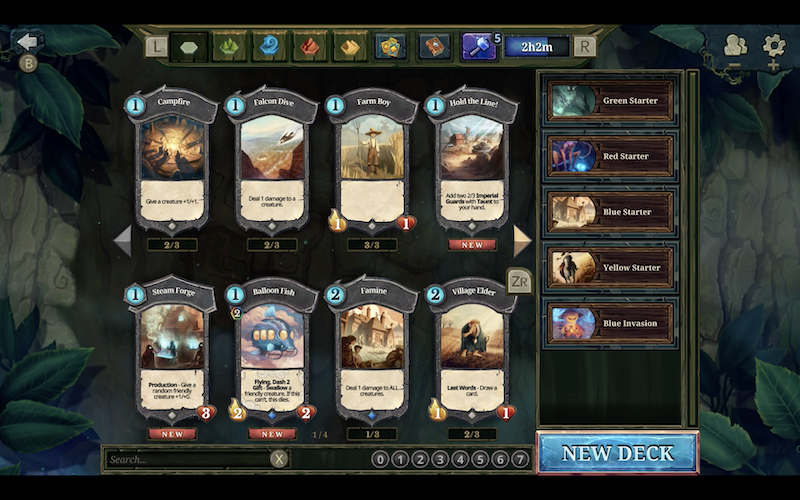The width and height of the screenshot is (800, 500).
Task: Click the Steam Forge card
Action: [x=174, y=350]
